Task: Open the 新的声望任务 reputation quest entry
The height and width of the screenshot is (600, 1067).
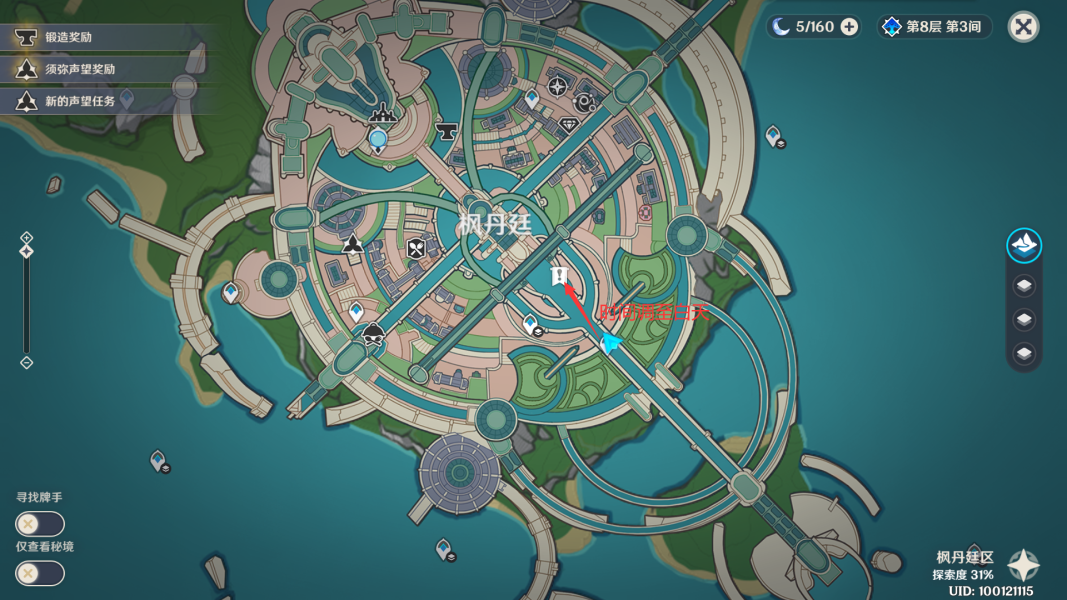Action: (79, 101)
